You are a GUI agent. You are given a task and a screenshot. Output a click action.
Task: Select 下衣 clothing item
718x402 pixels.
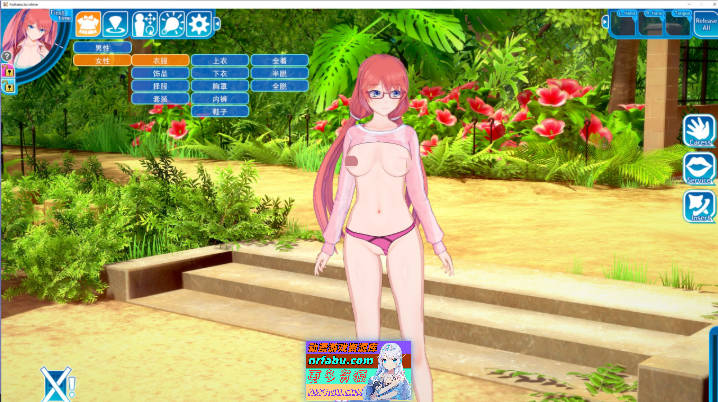tap(219, 73)
